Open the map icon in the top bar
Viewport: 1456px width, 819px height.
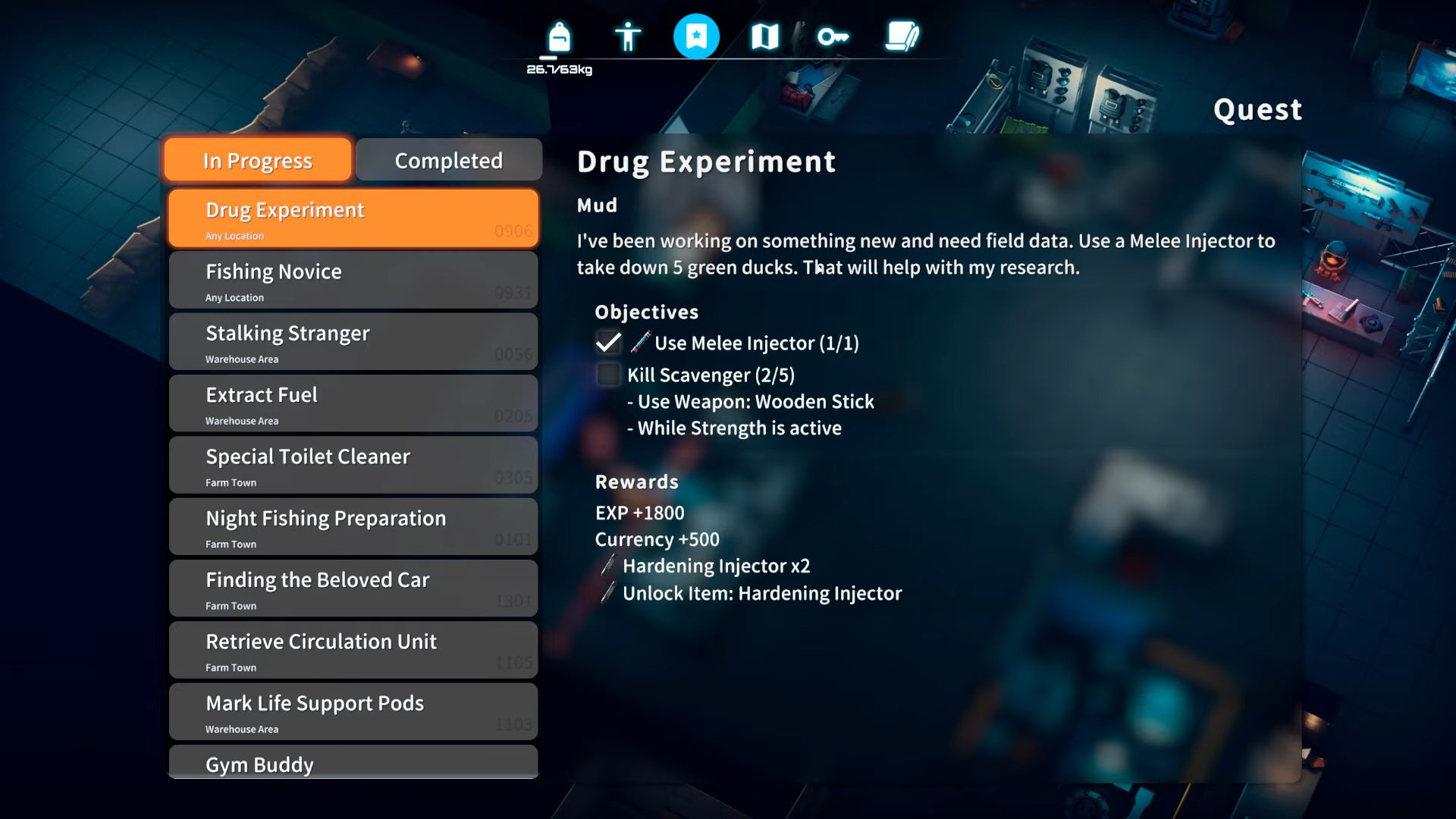(764, 36)
